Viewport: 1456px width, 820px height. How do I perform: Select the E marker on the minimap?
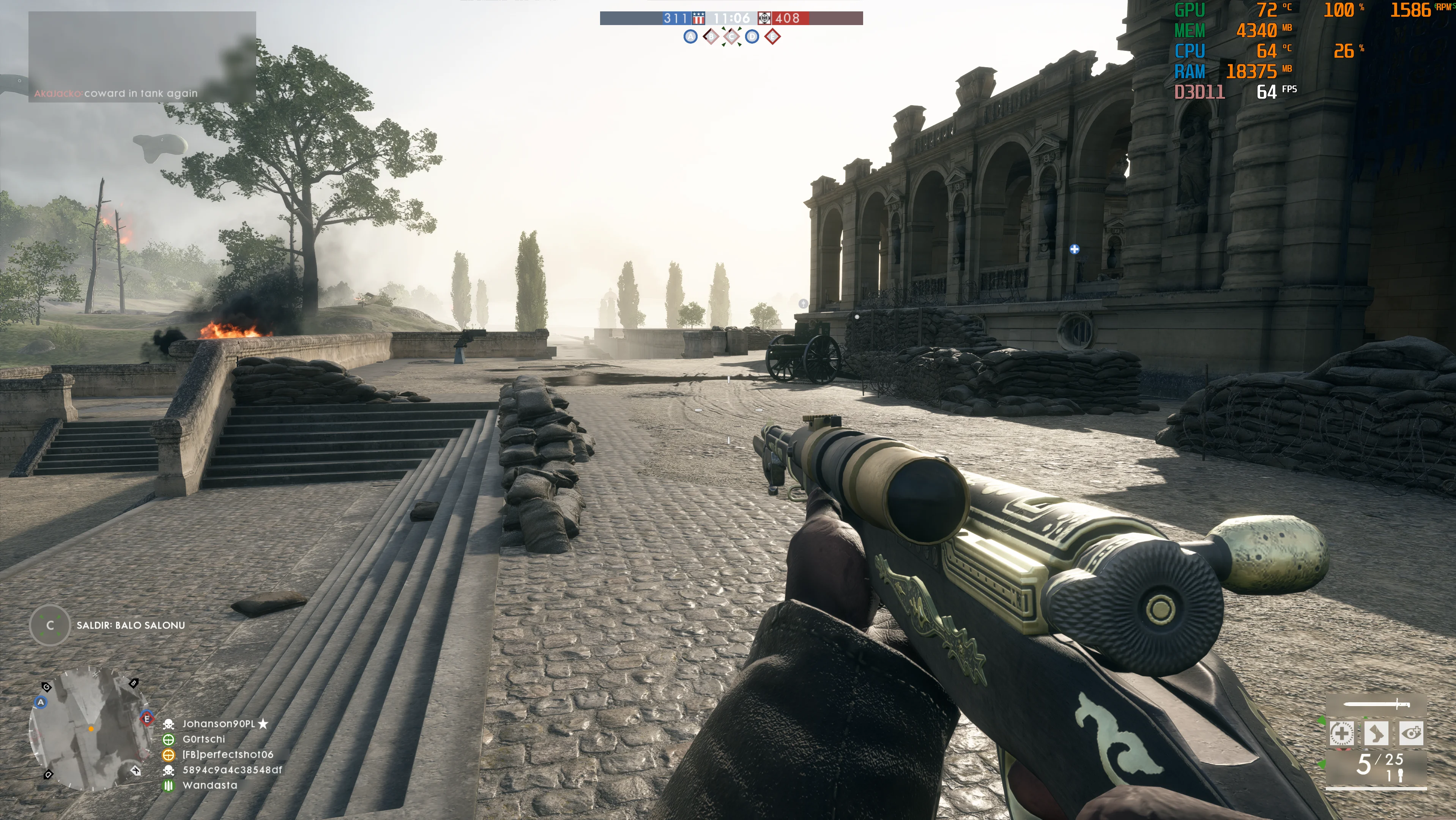click(147, 719)
